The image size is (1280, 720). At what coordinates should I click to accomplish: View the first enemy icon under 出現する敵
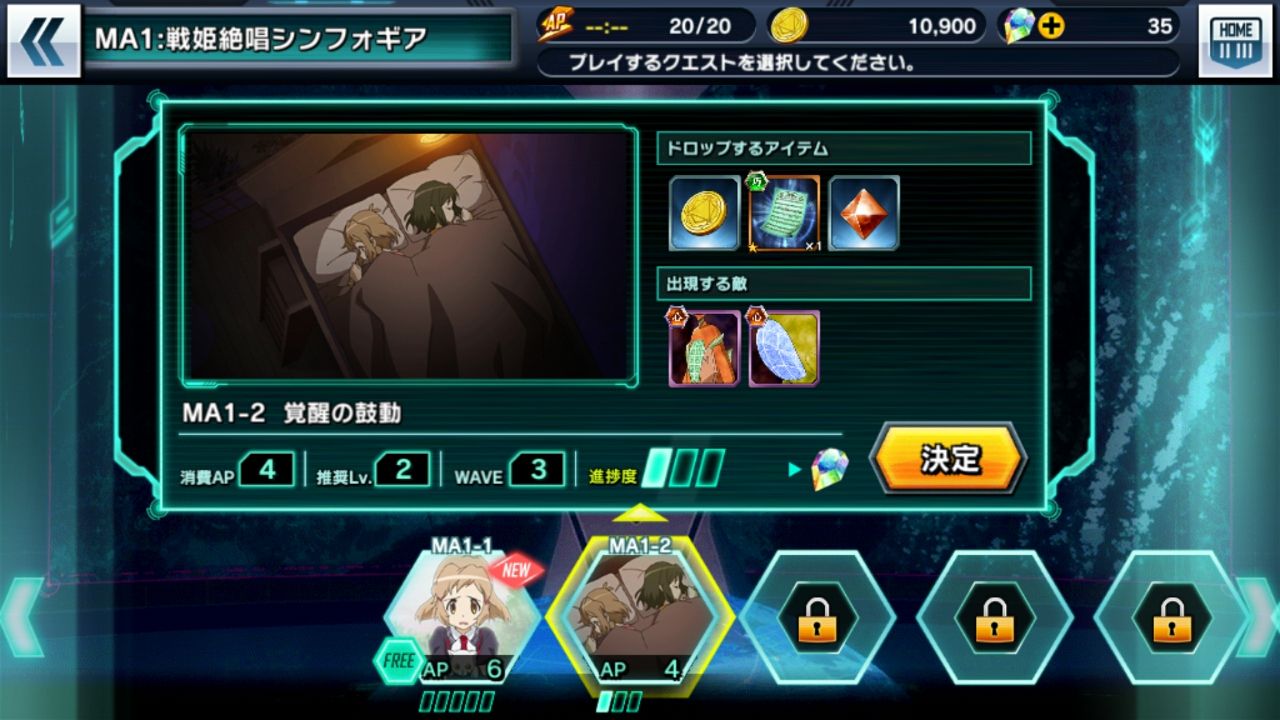[x=703, y=349]
